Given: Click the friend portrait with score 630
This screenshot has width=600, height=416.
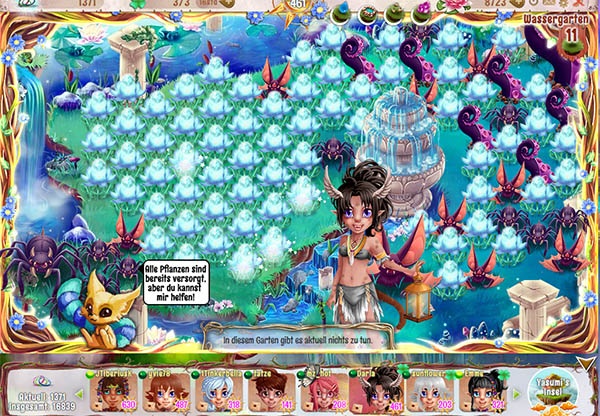Looking at the screenshot, I should (x=112, y=392).
